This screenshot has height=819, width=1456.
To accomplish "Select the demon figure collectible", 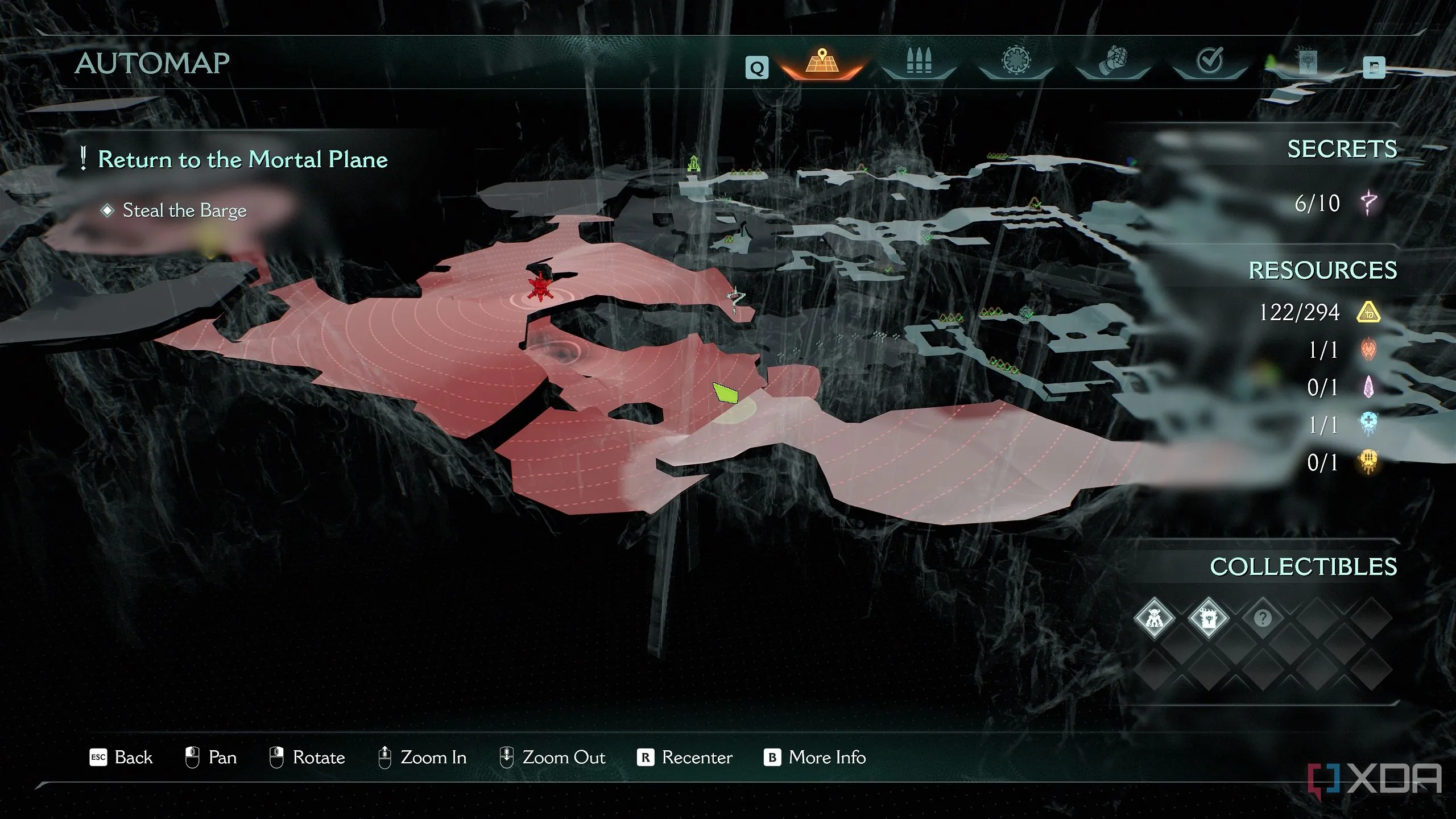I will tap(1153, 618).
